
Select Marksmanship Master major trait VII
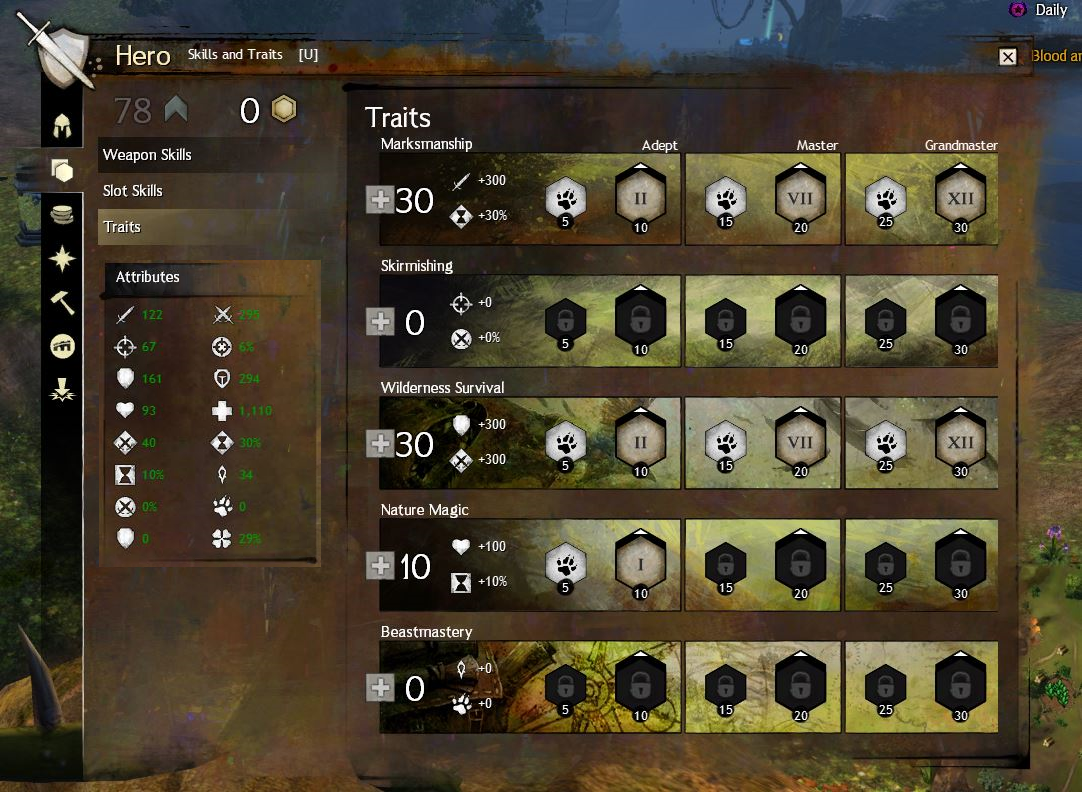click(800, 198)
